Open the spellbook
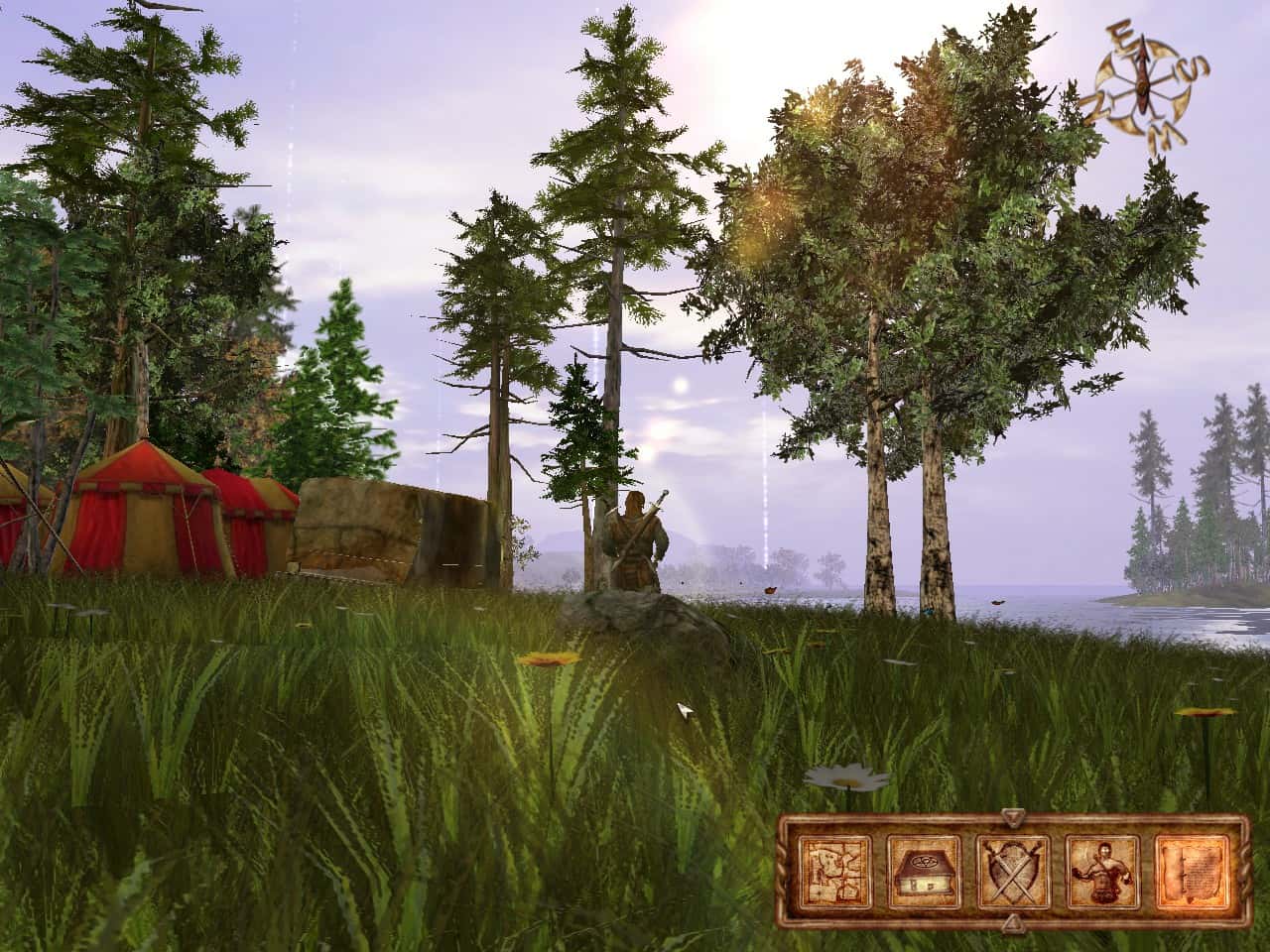Viewport: 1270px width, 952px height. pos(925,874)
